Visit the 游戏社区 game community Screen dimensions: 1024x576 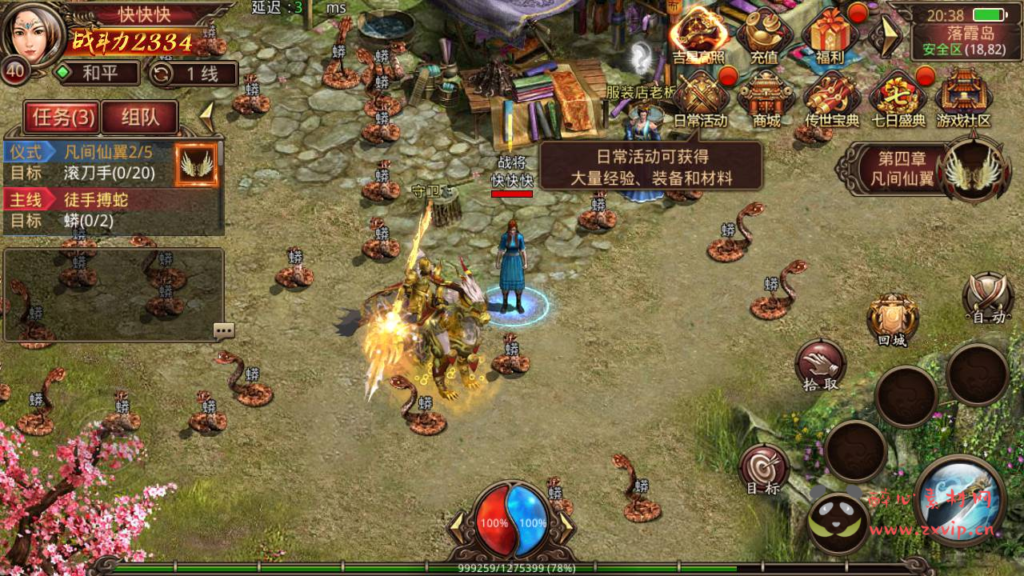click(x=963, y=100)
